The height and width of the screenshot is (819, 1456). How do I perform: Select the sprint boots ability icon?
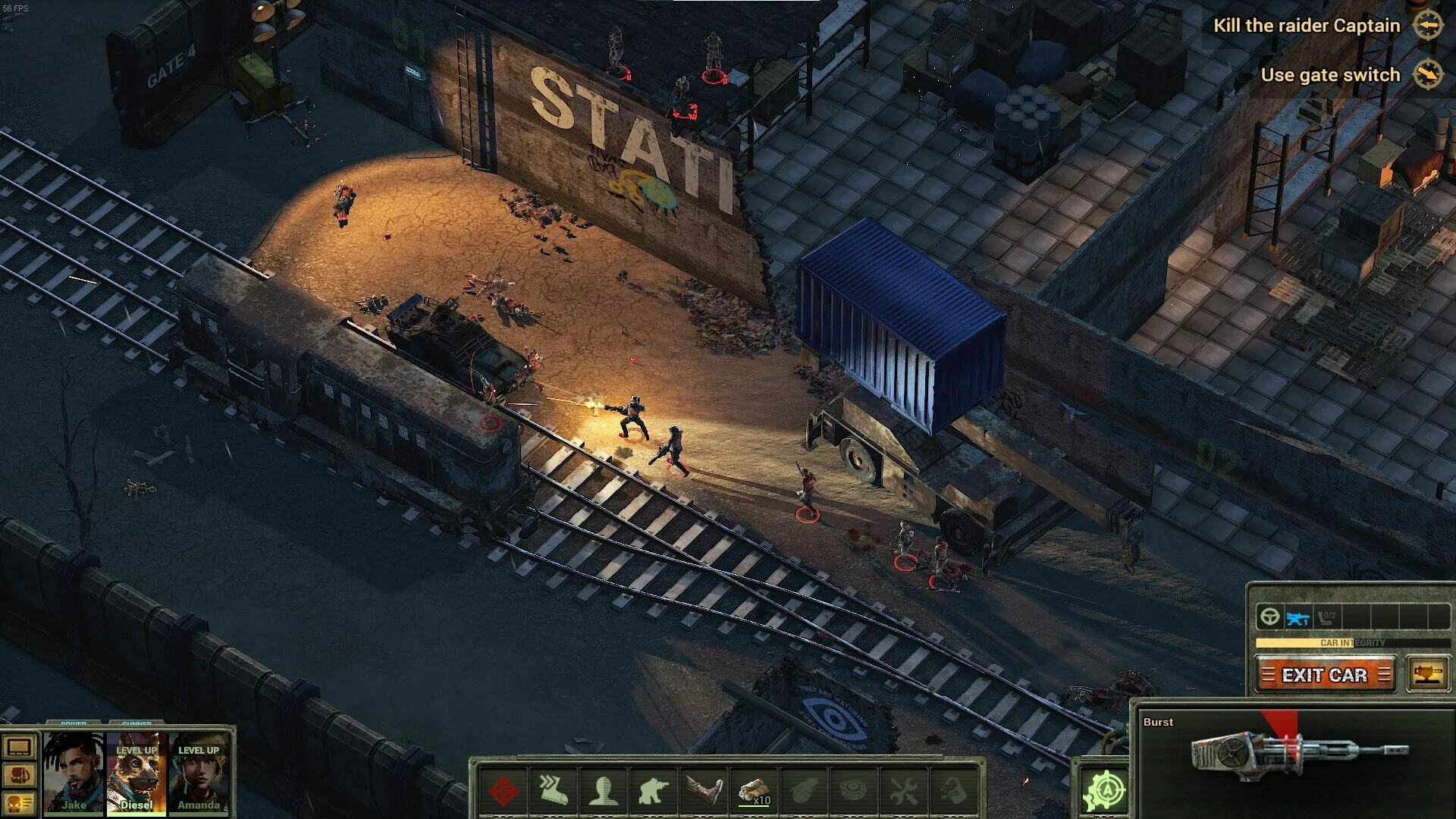tap(554, 790)
